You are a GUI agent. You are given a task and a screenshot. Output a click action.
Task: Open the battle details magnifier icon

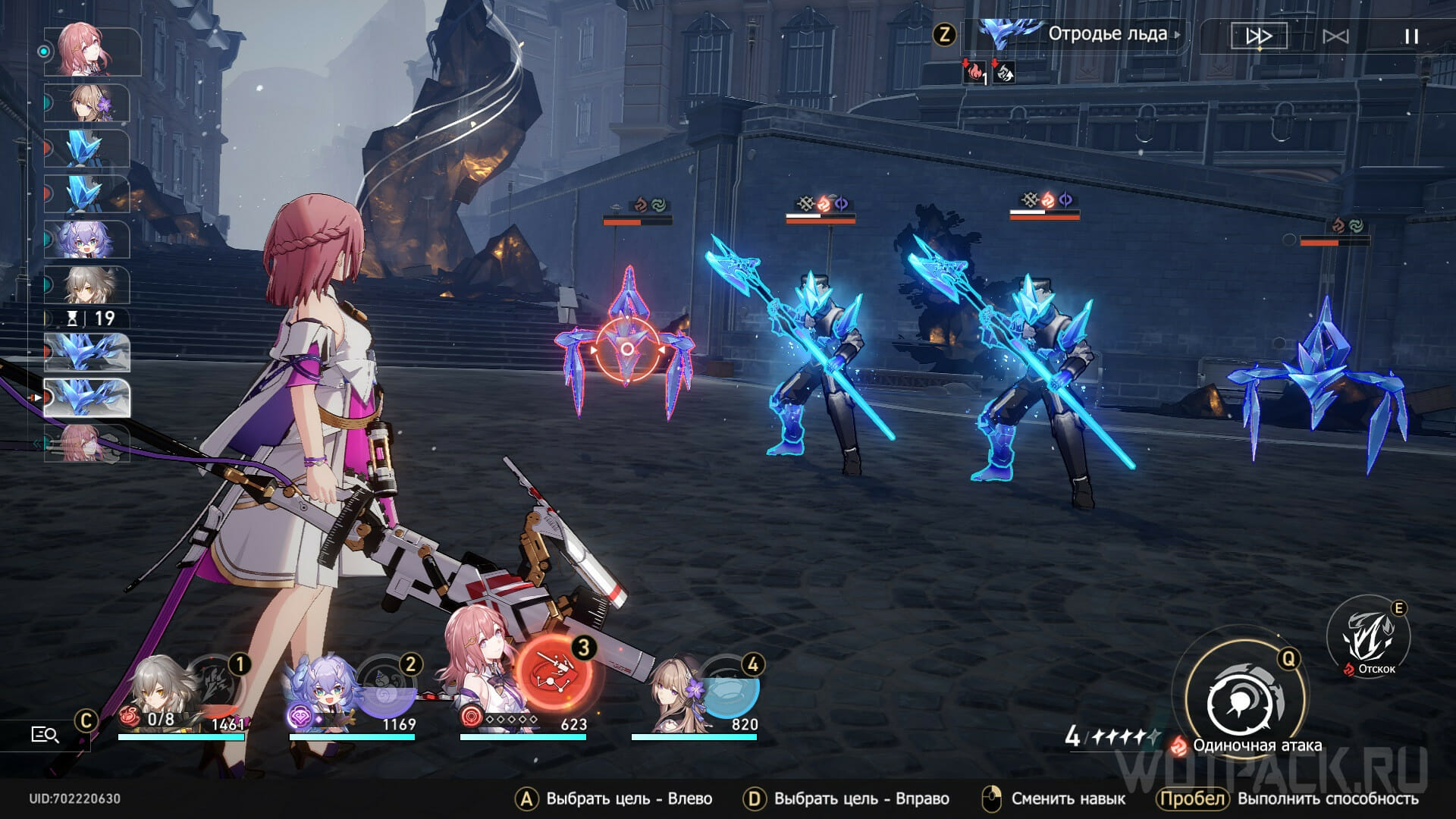pyautogui.click(x=45, y=734)
